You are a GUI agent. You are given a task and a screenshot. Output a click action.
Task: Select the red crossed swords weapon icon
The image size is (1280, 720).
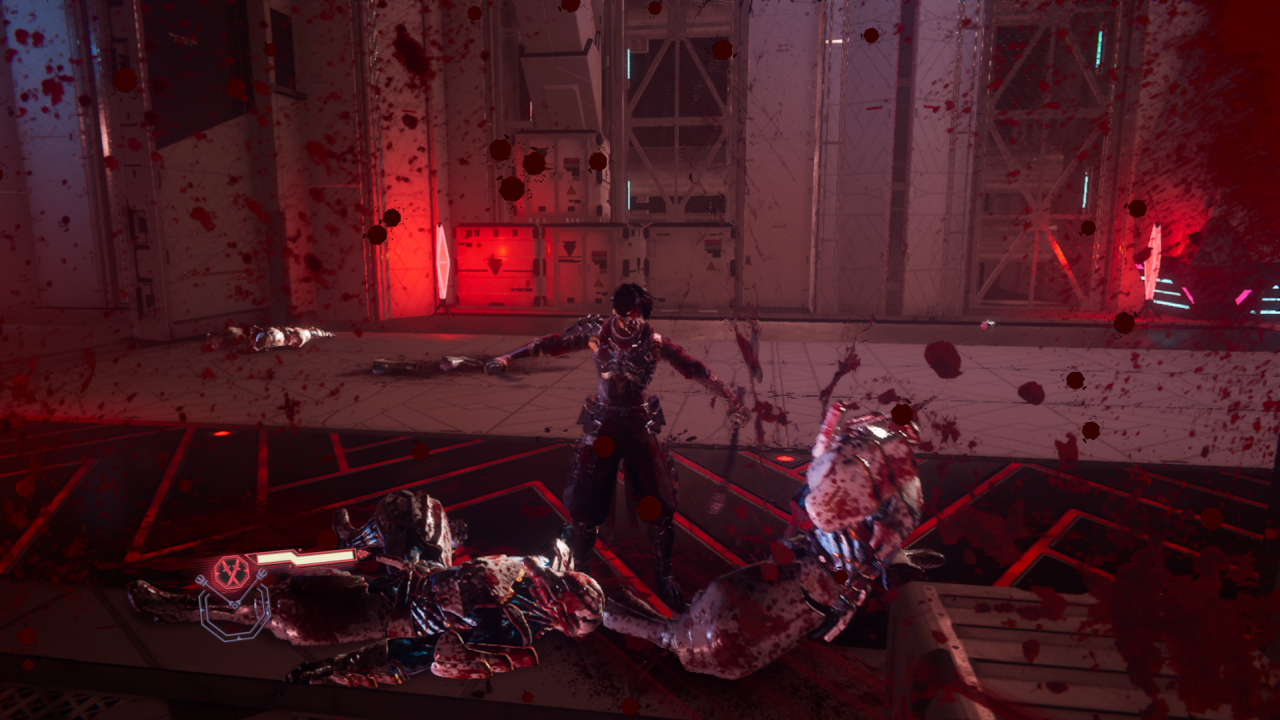(x=232, y=572)
